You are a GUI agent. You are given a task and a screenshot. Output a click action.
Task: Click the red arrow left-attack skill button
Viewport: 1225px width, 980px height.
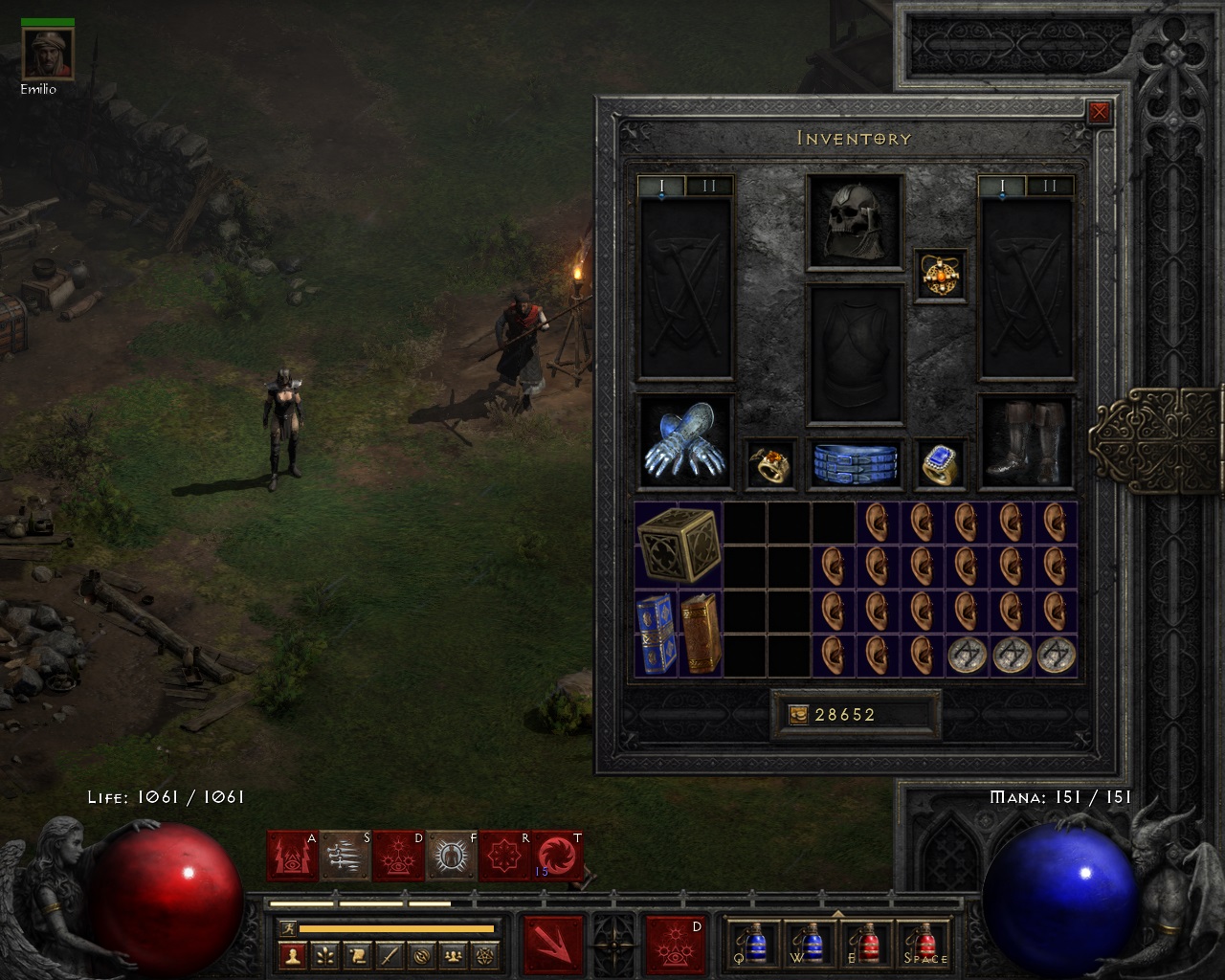pyautogui.click(x=553, y=946)
